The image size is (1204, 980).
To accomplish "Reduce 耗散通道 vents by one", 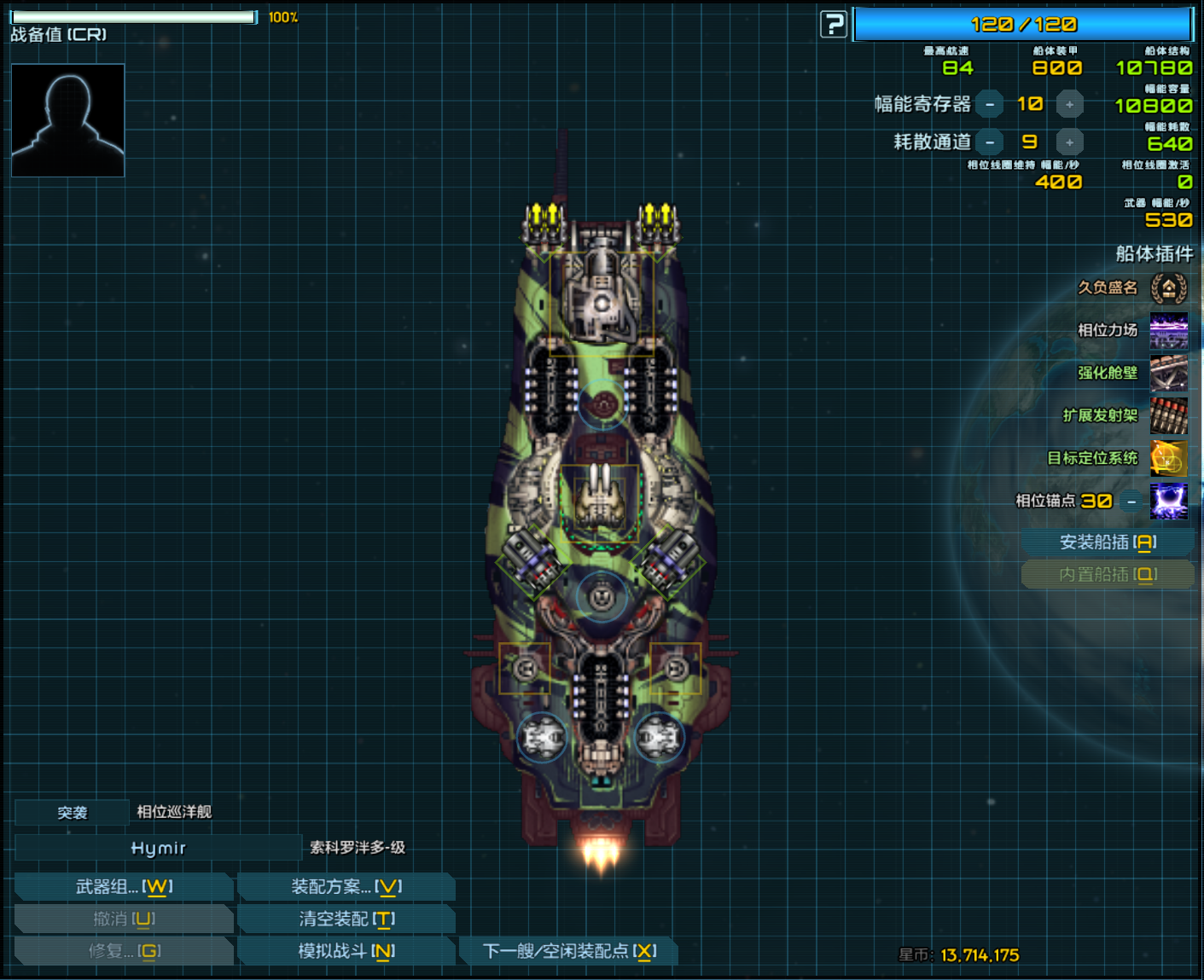I will 990,142.
